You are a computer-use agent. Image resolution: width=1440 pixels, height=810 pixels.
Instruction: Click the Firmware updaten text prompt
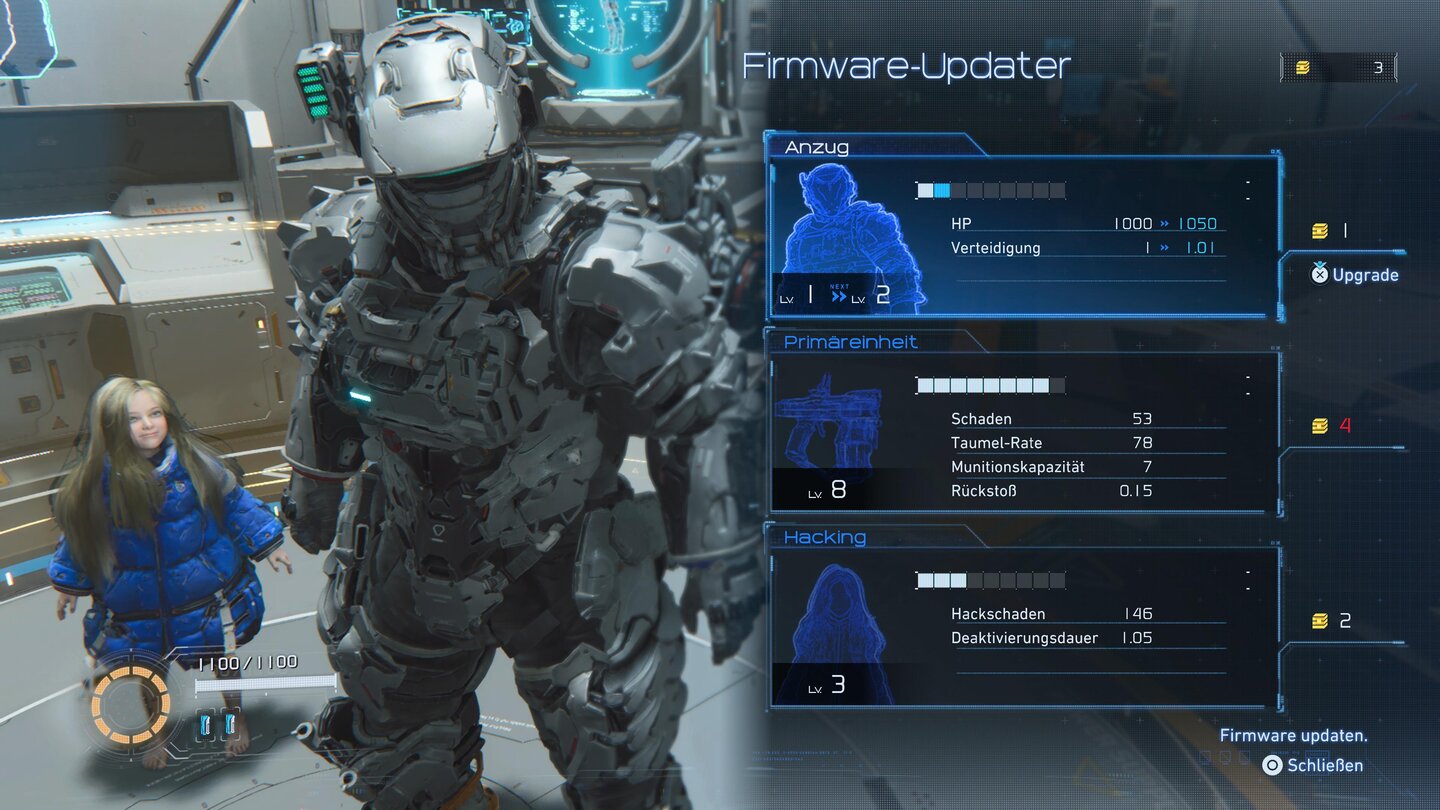tap(1294, 734)
